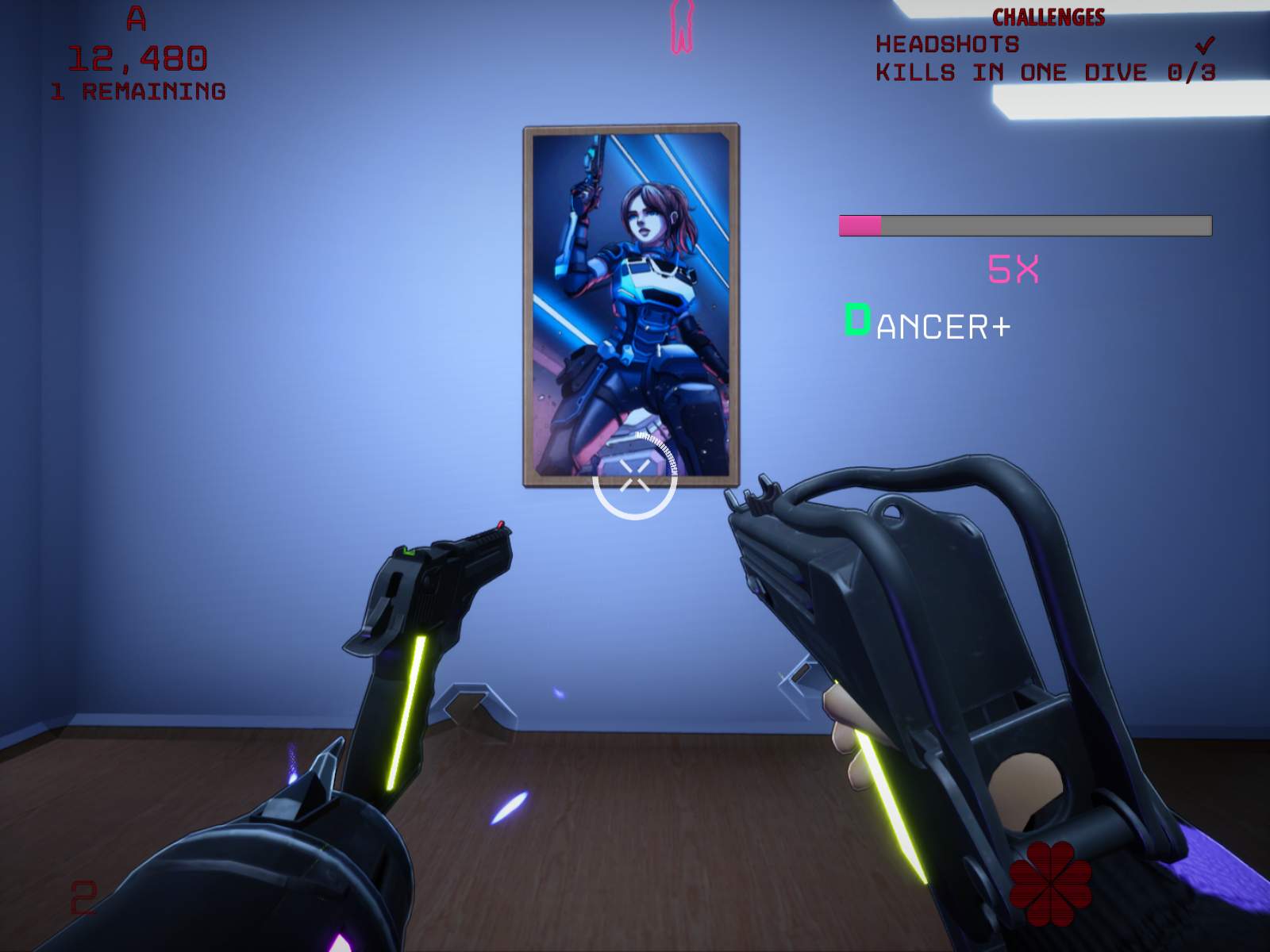
Task: Click the pink tooth outline icon top center
Action: (683, 28)
